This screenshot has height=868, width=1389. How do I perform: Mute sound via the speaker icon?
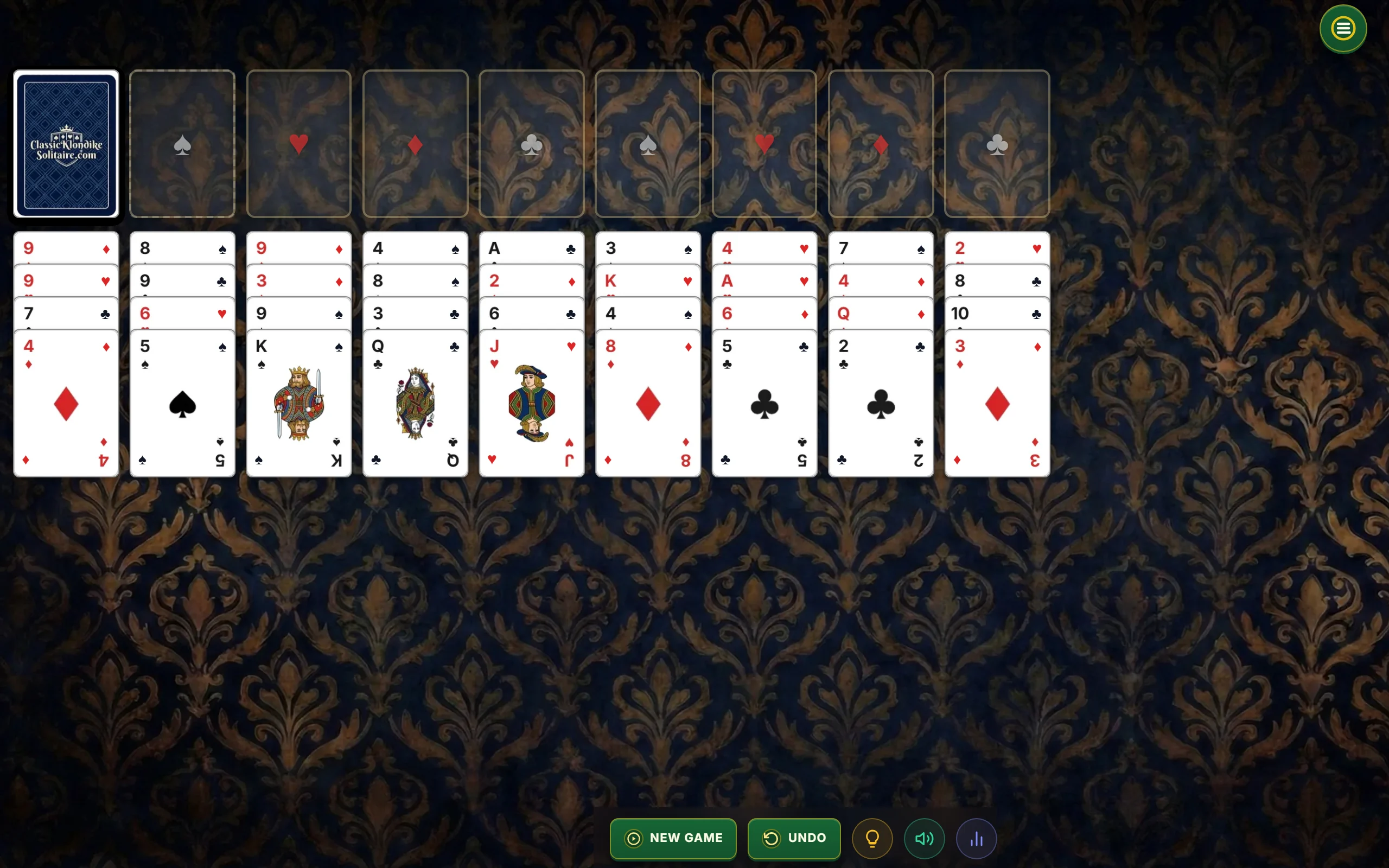point(923,838)
